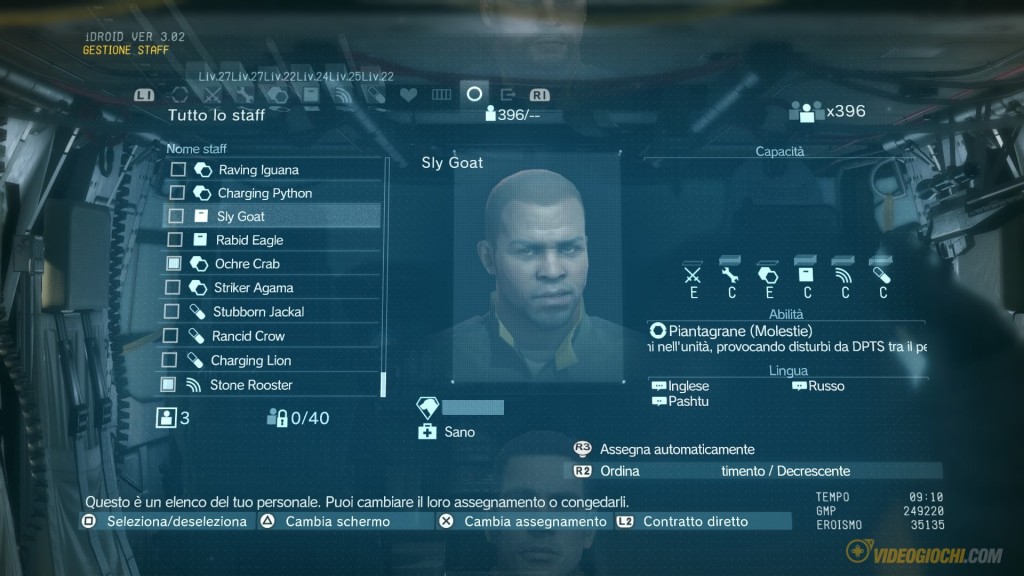
Task: Click Cambia assegnamento at the bottom
Action: pos(535,522)
